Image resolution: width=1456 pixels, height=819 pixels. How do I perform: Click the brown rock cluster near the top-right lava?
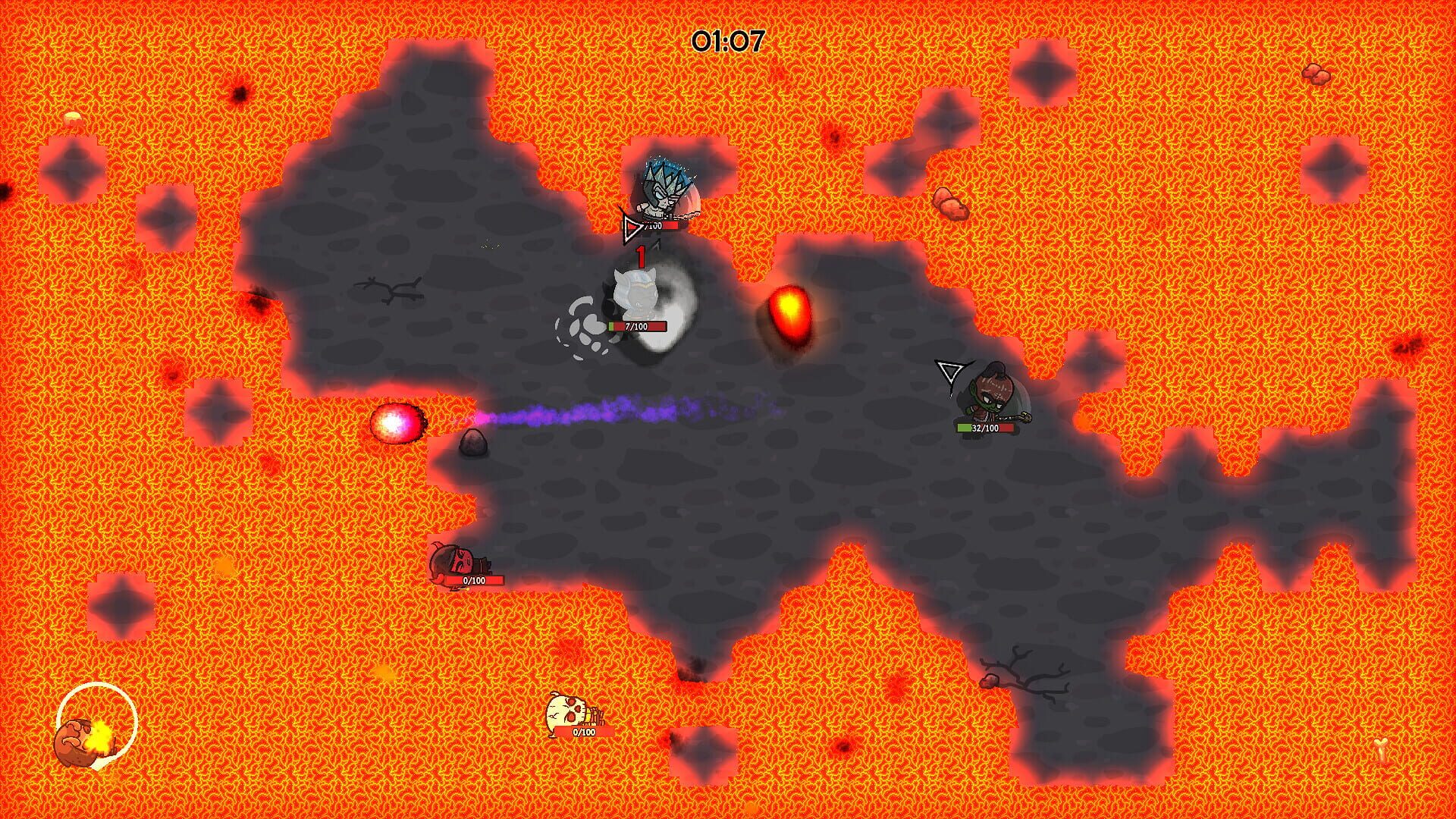coord(949,205)
